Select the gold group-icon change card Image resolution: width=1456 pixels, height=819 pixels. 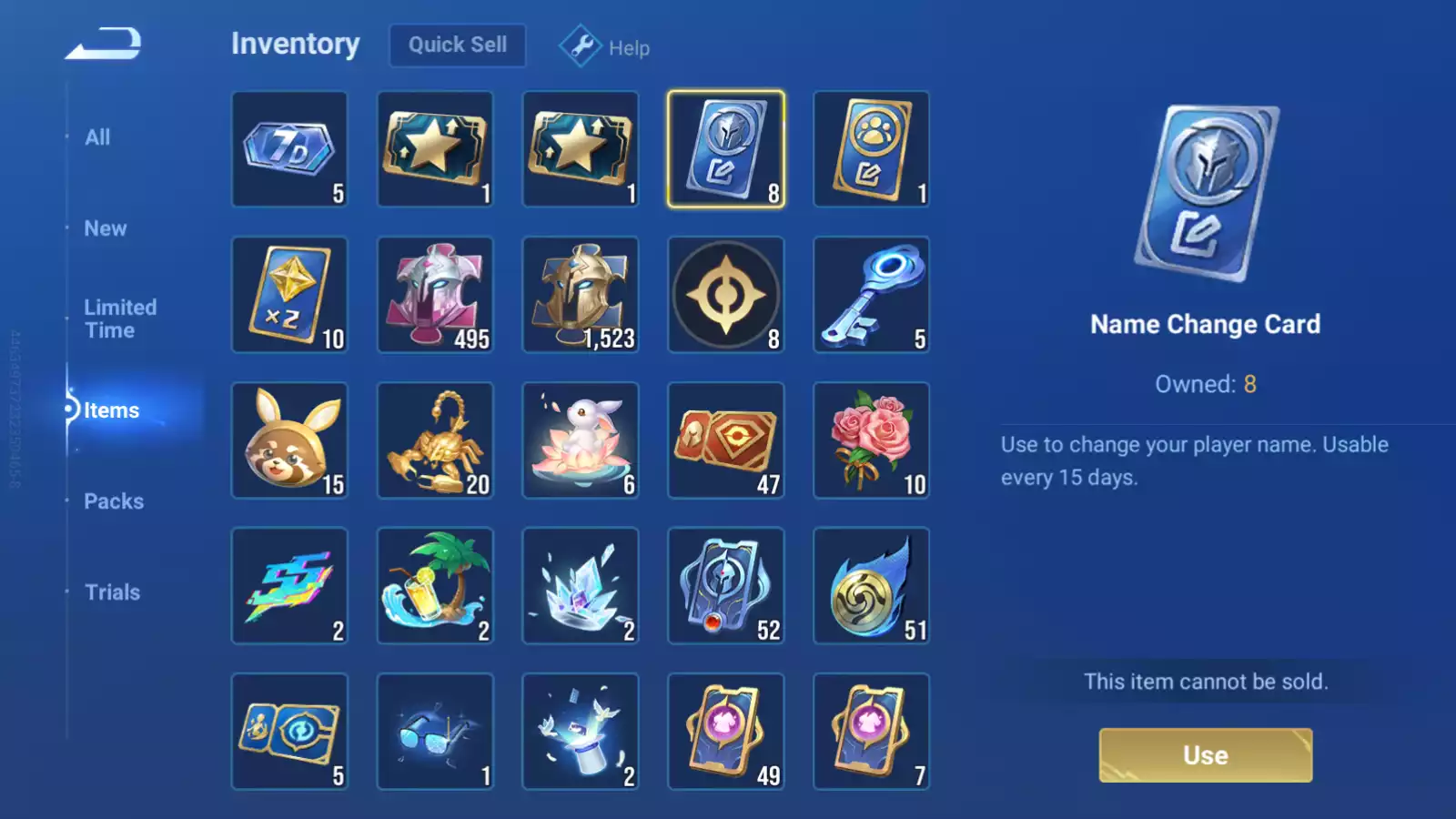pos(871,149)
